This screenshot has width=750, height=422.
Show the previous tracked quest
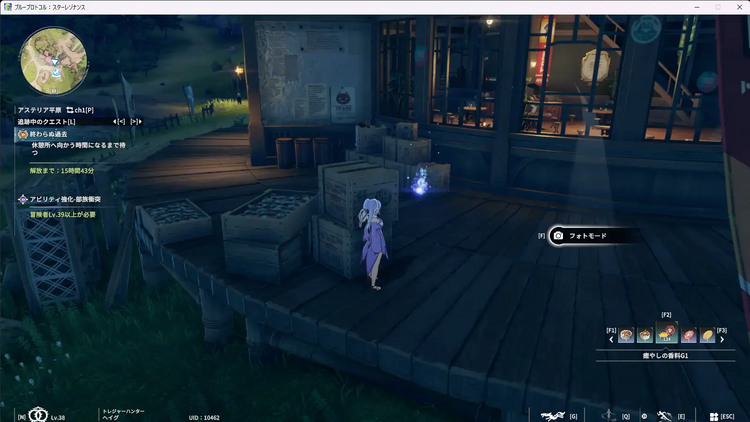(120, 121)
